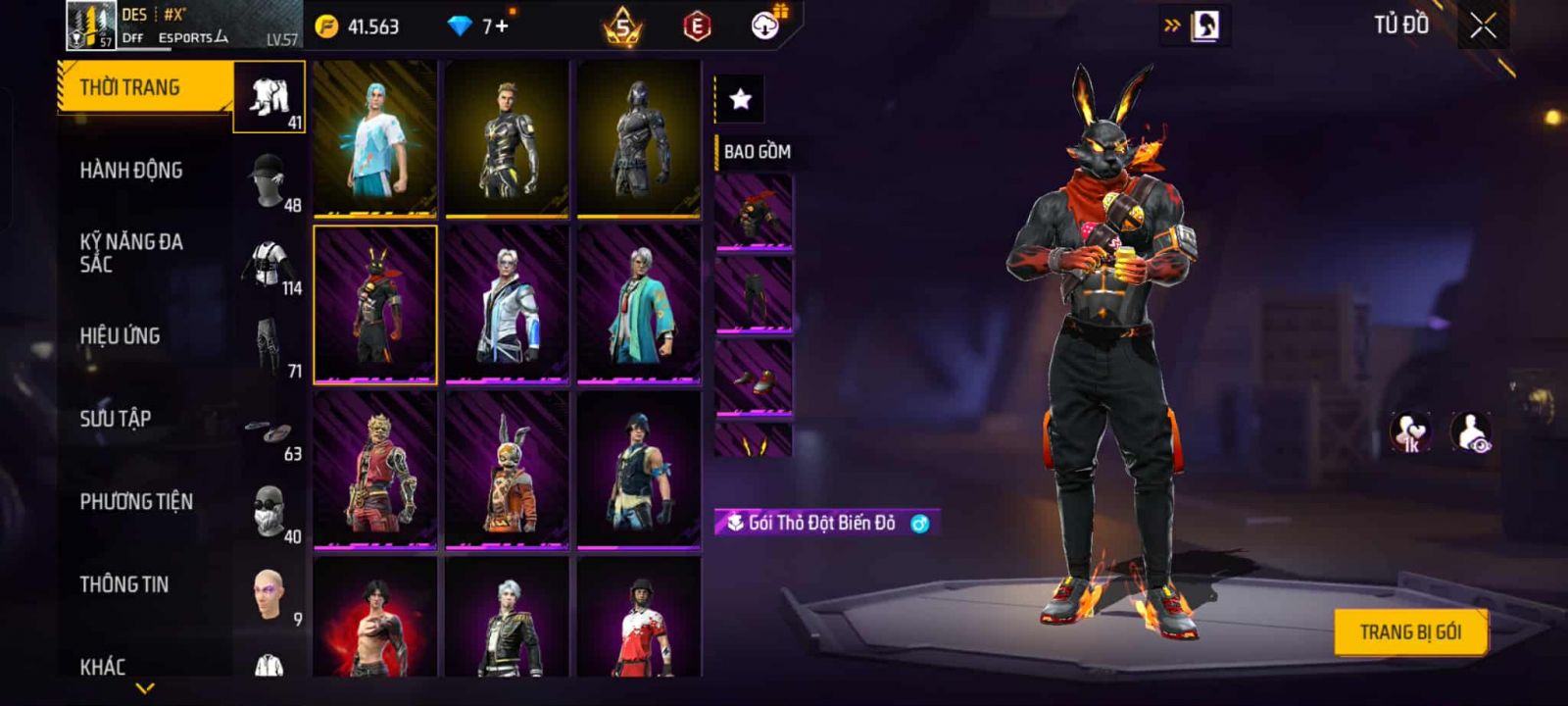
Task: Toggle the character preview eye icon
Action: pos(1471,432)
